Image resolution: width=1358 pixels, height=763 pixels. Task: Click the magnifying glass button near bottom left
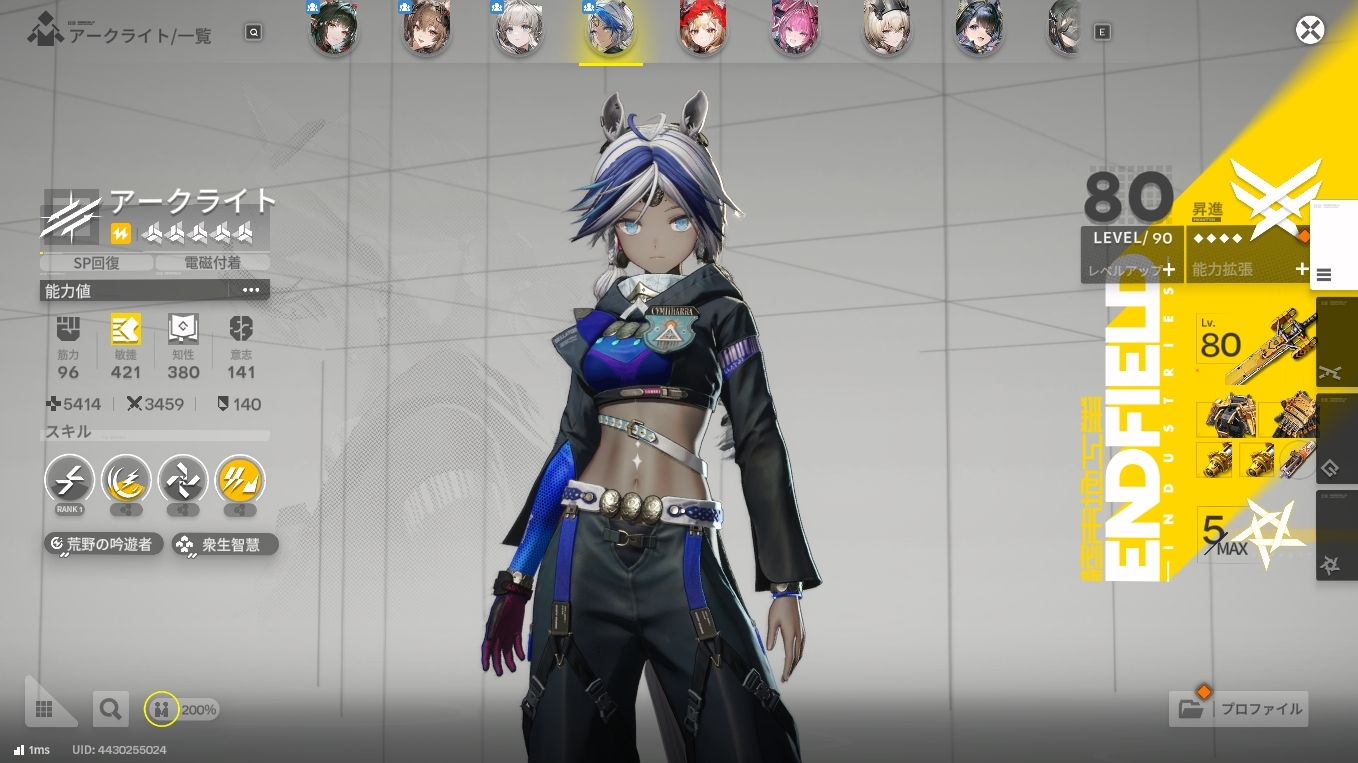coord(110,710)
